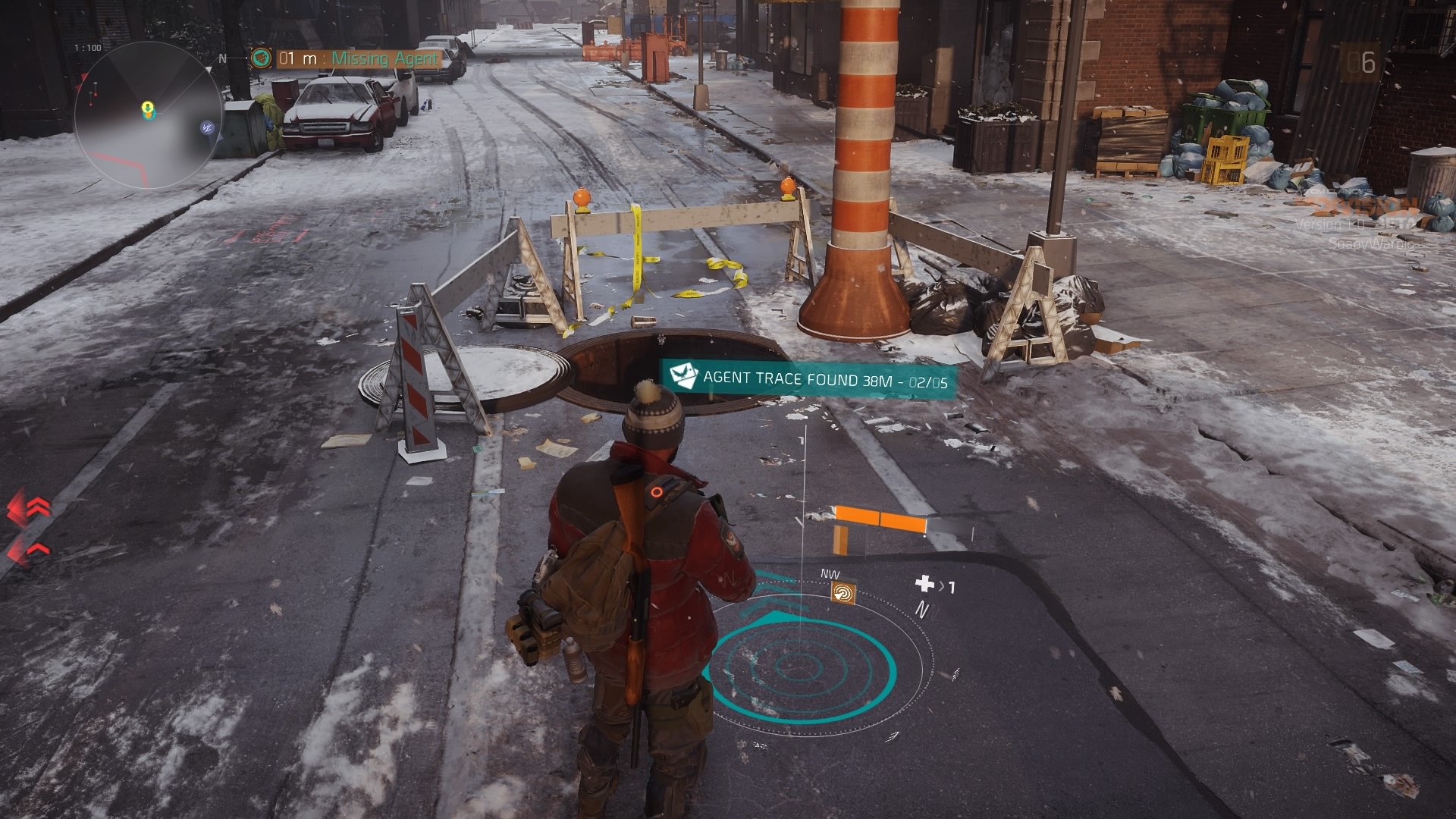Click the orange fingerprint trace marker

843,593
